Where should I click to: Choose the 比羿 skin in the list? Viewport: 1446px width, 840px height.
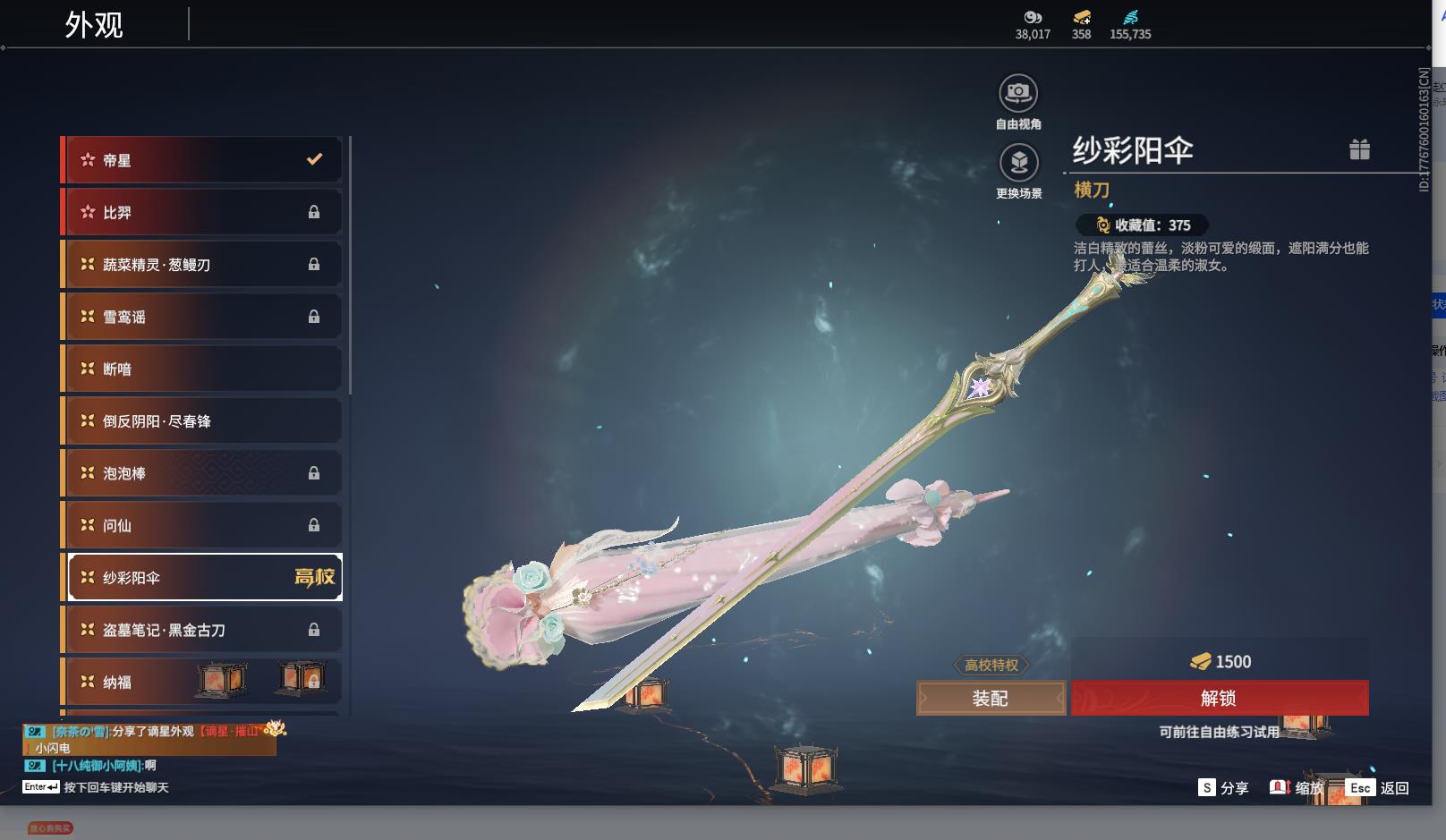click(x=201, y=212)
